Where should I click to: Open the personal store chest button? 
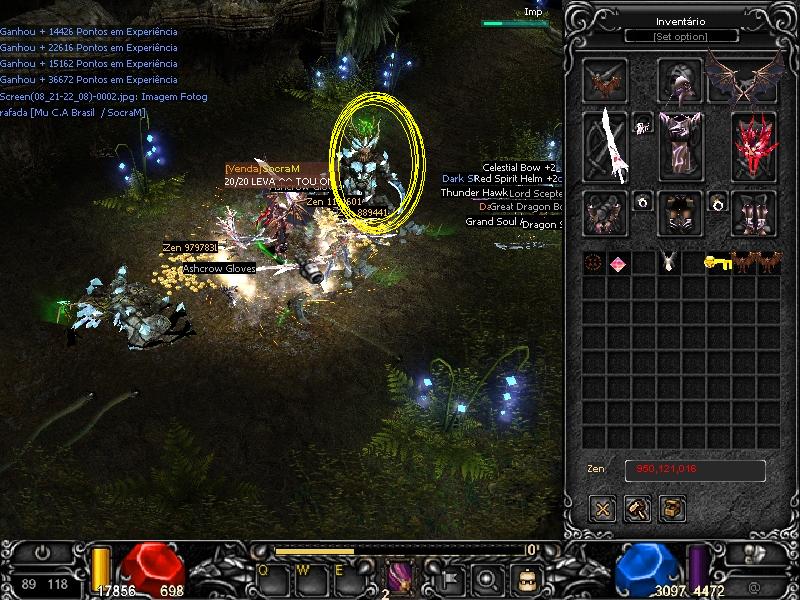673,508
